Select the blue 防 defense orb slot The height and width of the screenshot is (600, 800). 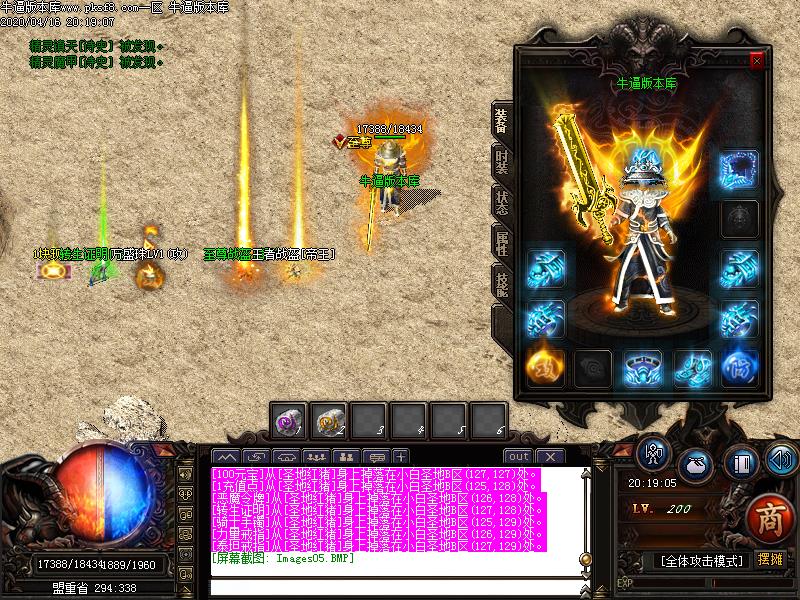(x=740, y=366)
